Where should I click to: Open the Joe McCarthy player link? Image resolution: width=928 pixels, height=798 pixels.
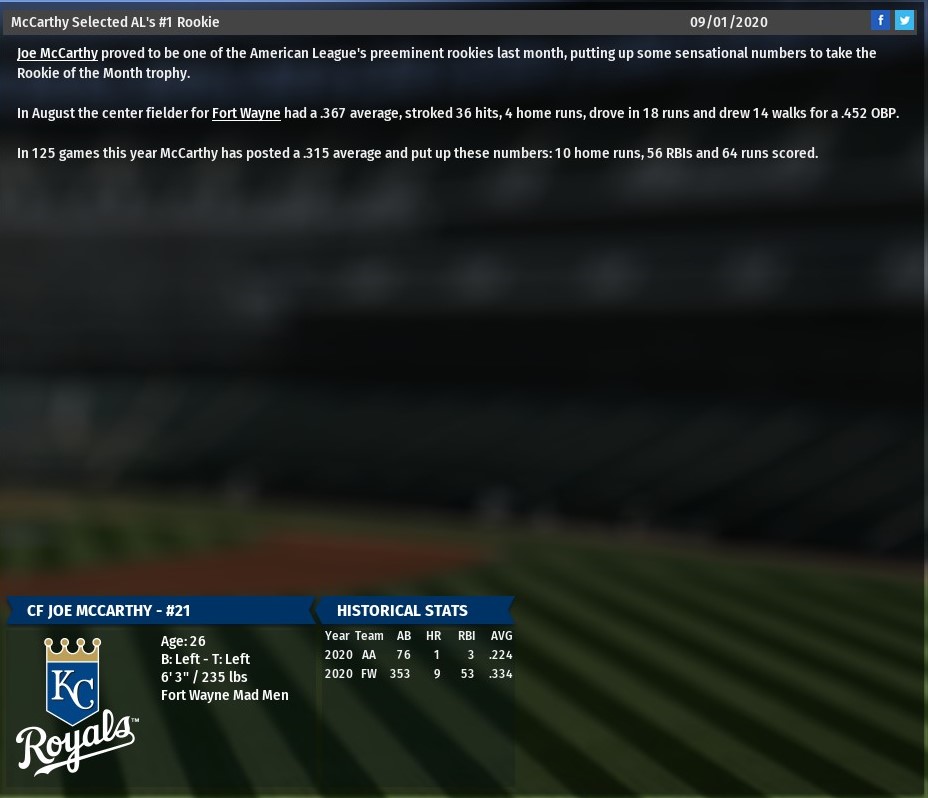point(57,53)
